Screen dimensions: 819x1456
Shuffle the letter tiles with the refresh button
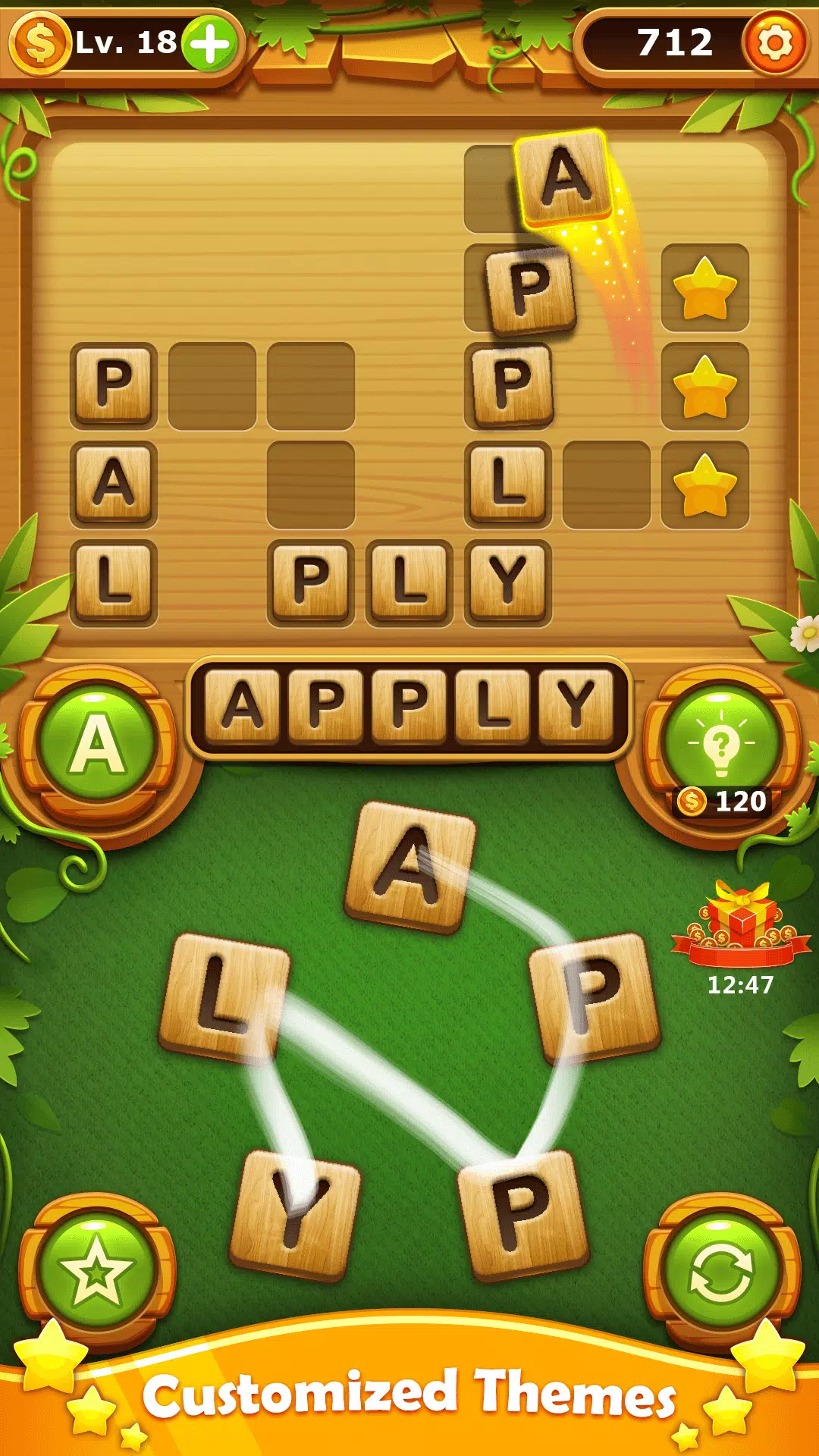721,1272
